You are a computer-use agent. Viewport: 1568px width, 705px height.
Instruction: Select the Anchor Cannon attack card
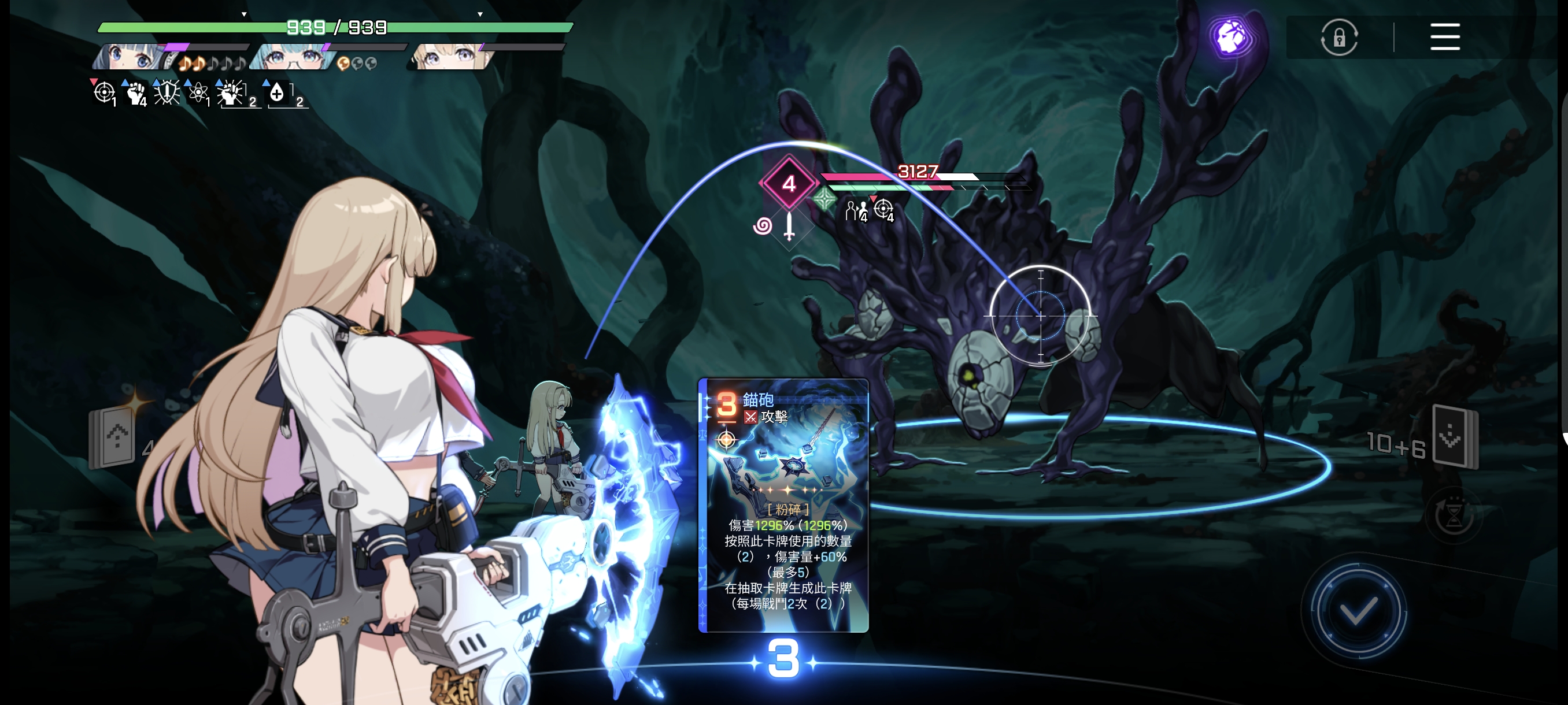click(783, 505)
